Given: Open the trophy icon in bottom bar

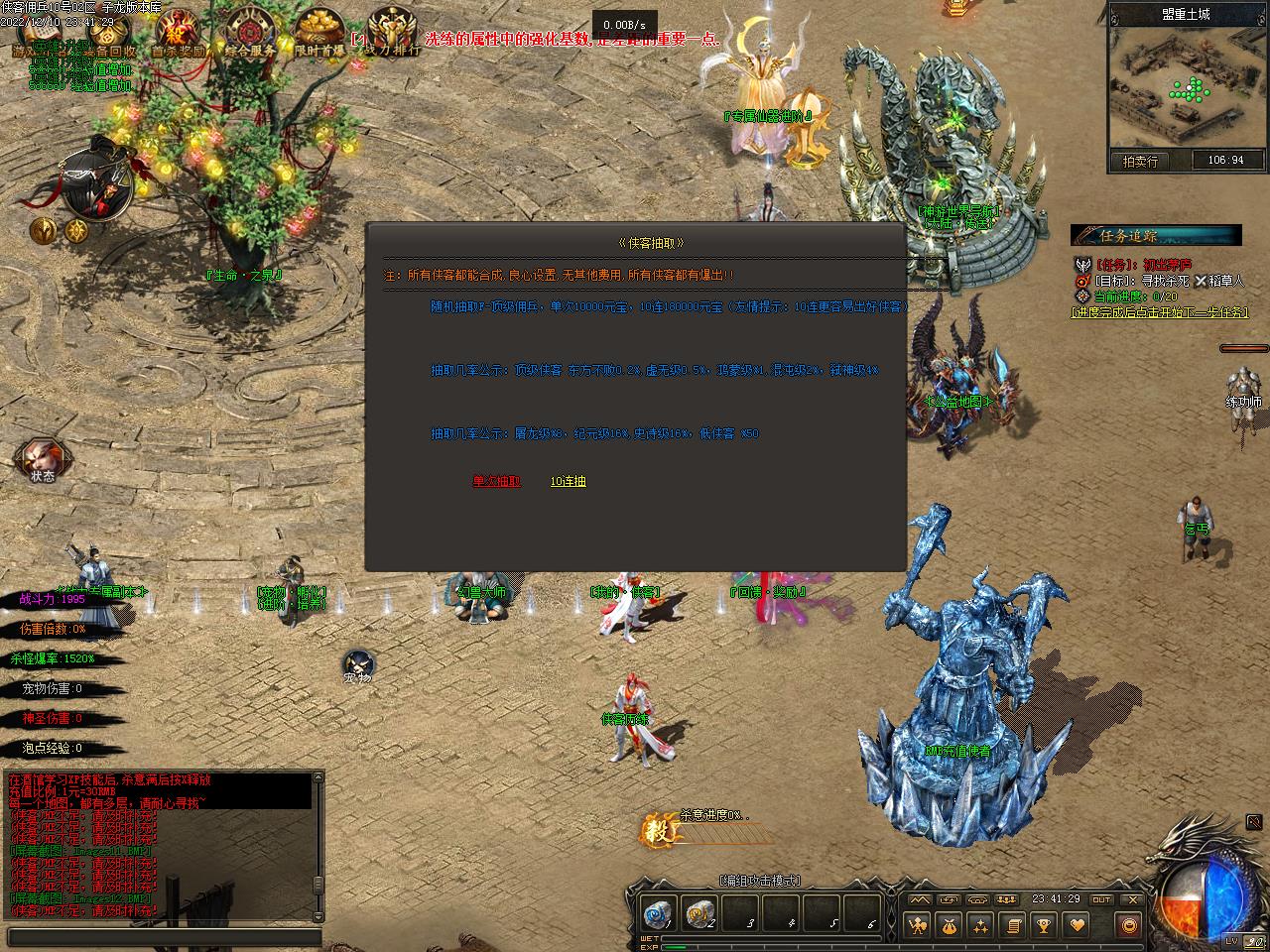Looking at the screenshot, I should point(1043,925).
